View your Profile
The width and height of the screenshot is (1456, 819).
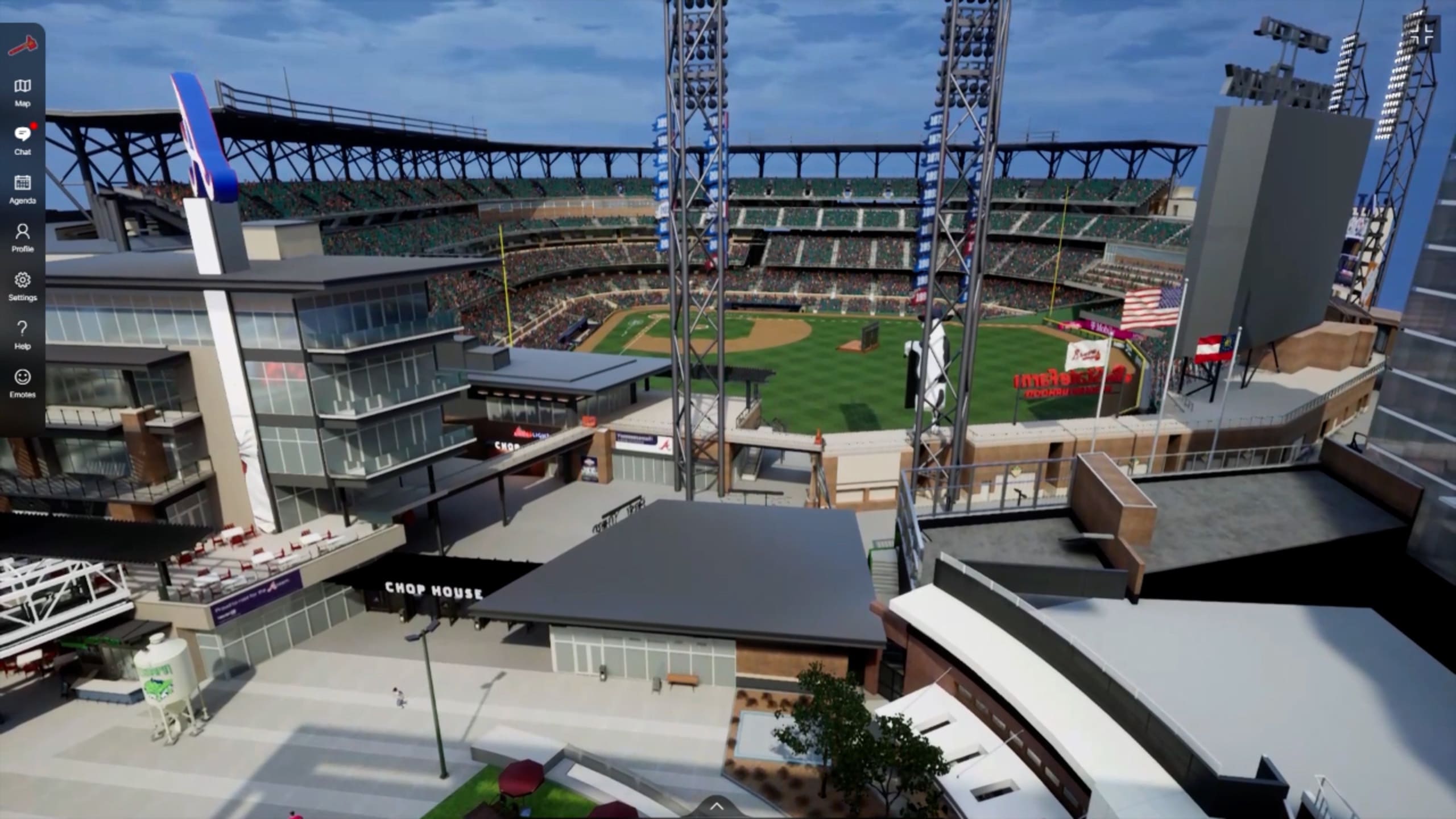click(x=23, y=238)
